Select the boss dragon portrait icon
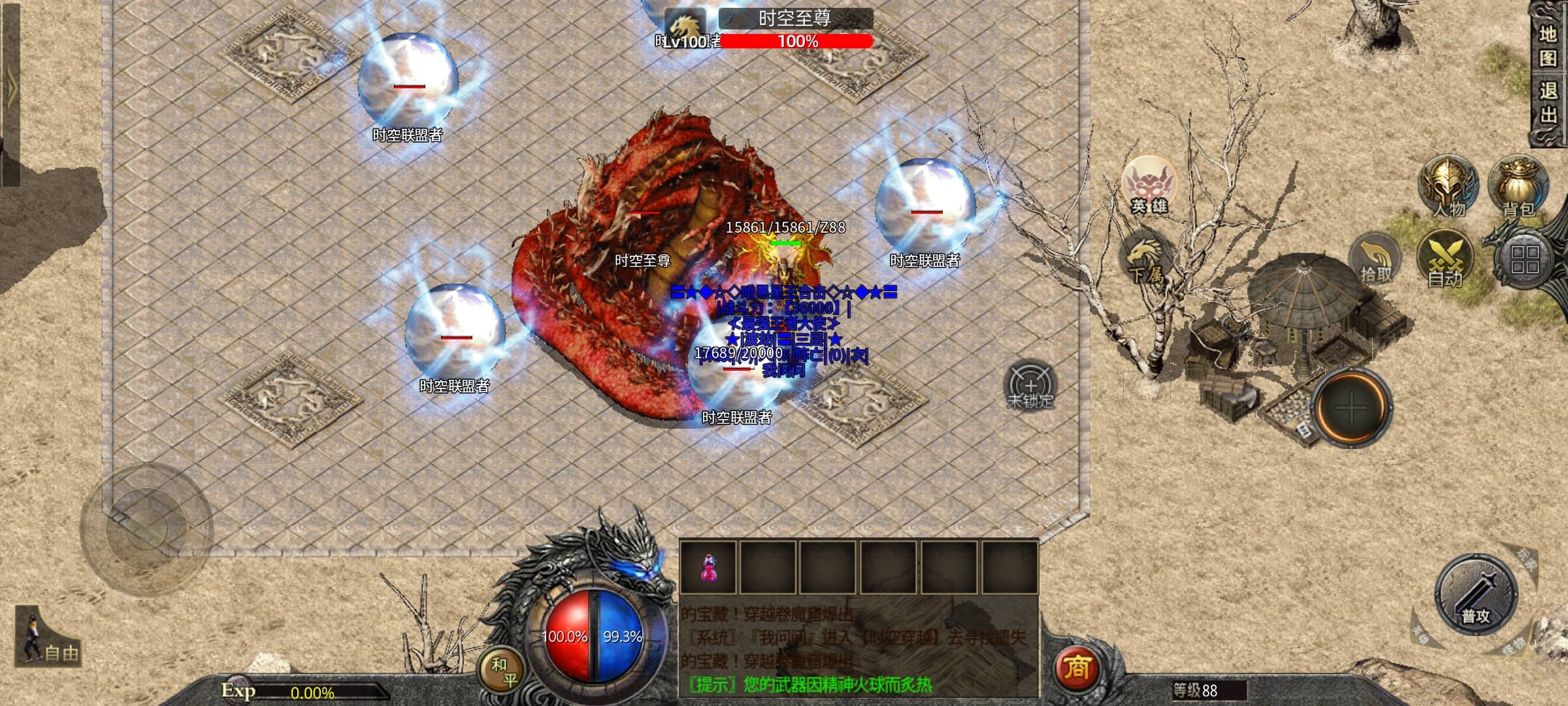Viewport: 1568px width, 706px height. (685, 26)
